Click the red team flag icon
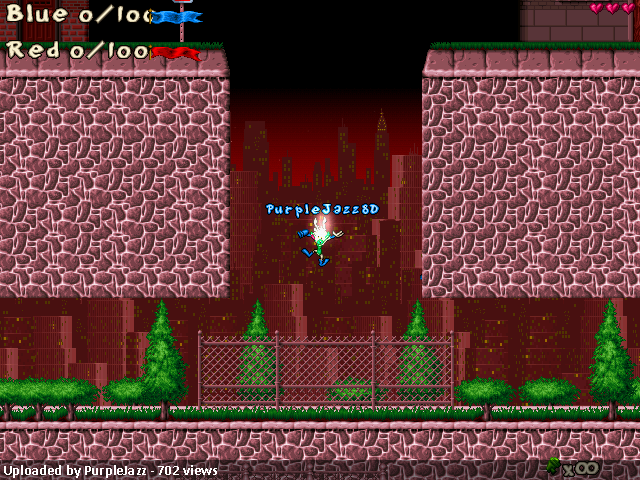 [176, 52]
